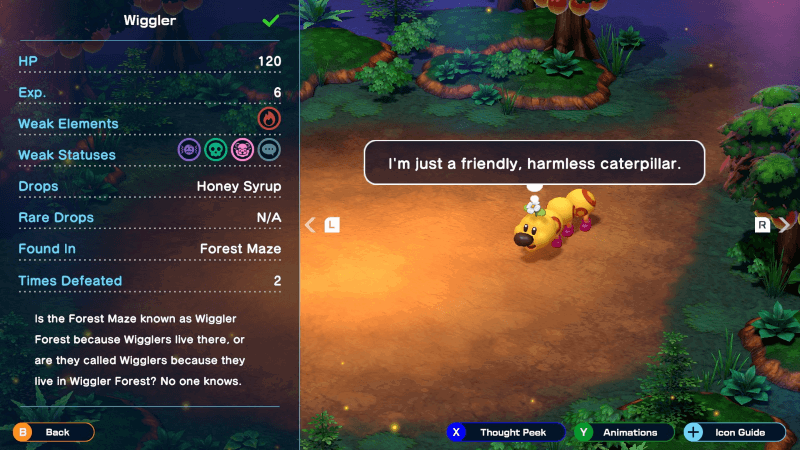Select the fire weak element icon
The image size is (800, 450).
pyautogui.click(x=268, y=120)
